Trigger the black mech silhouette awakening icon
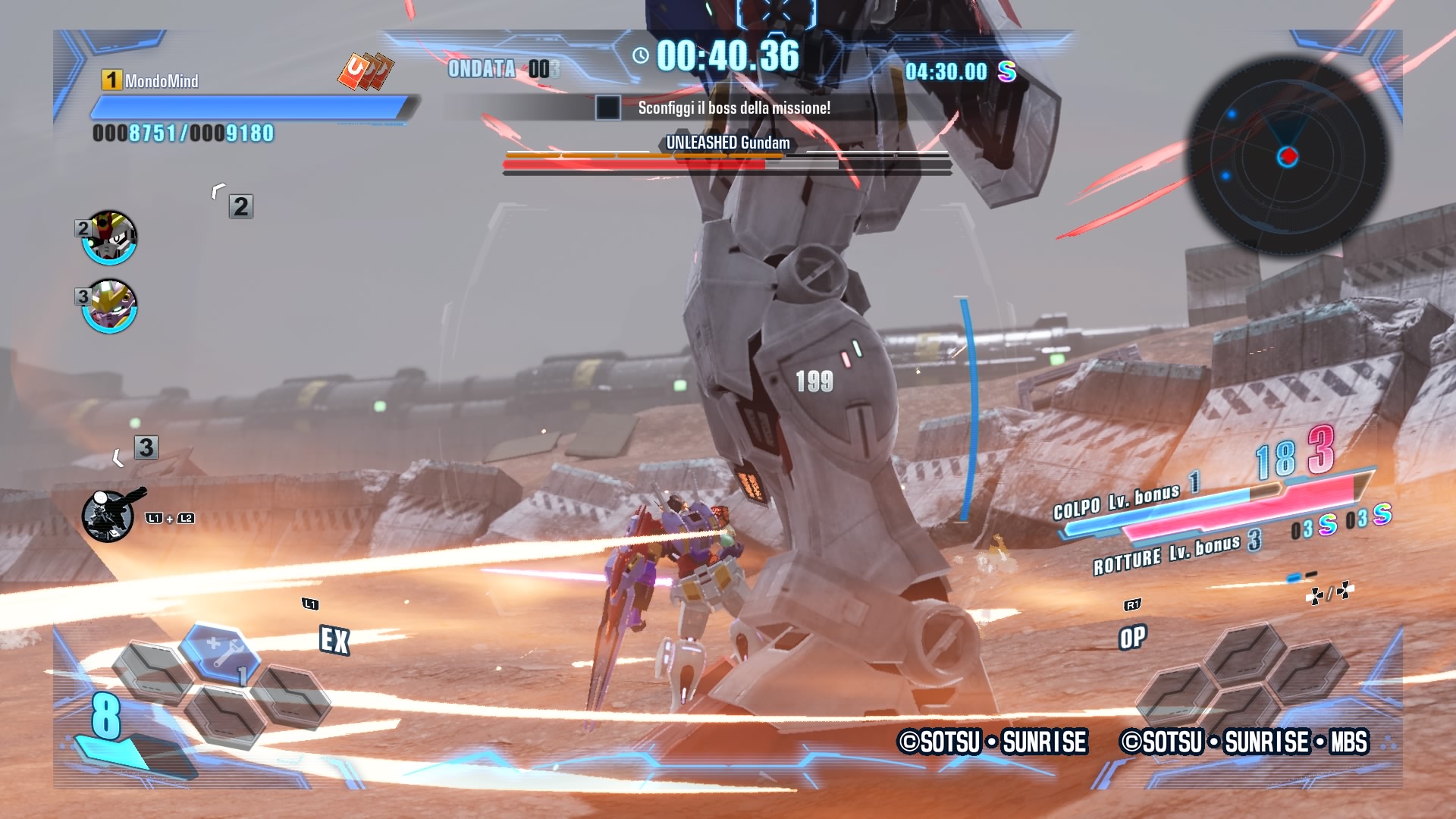The height and width of the screenshot is (819, 1456). tap(109, 516)
